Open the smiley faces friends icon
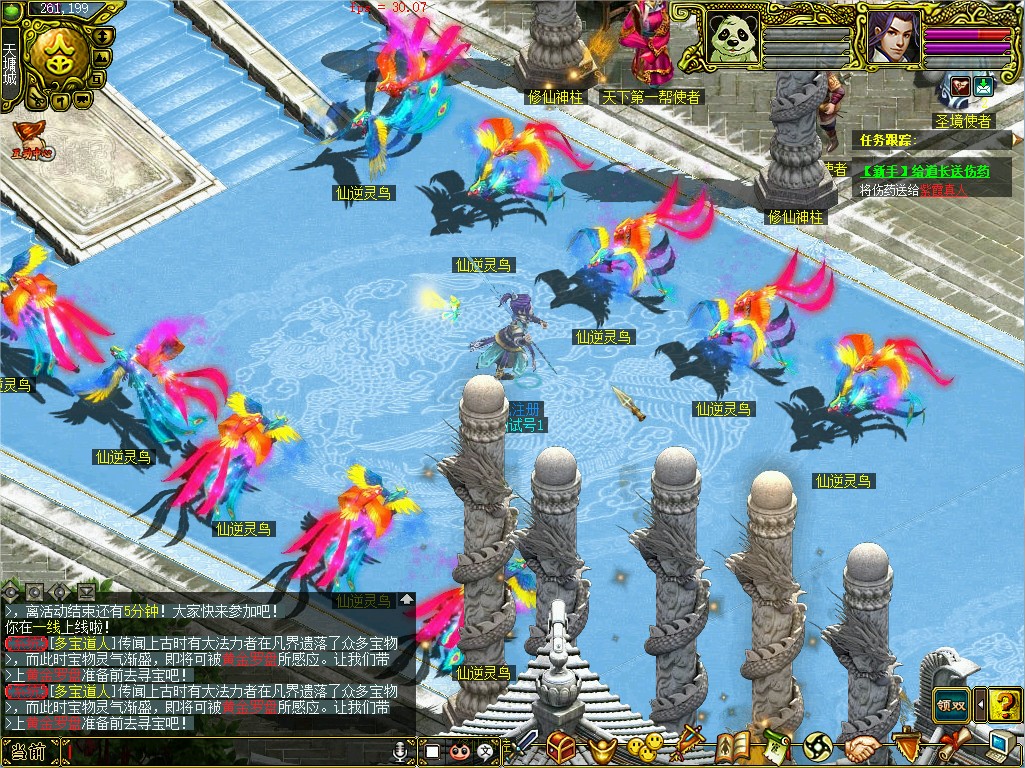1025x768 pixels. pyautogui.click(x=645, y=746)
